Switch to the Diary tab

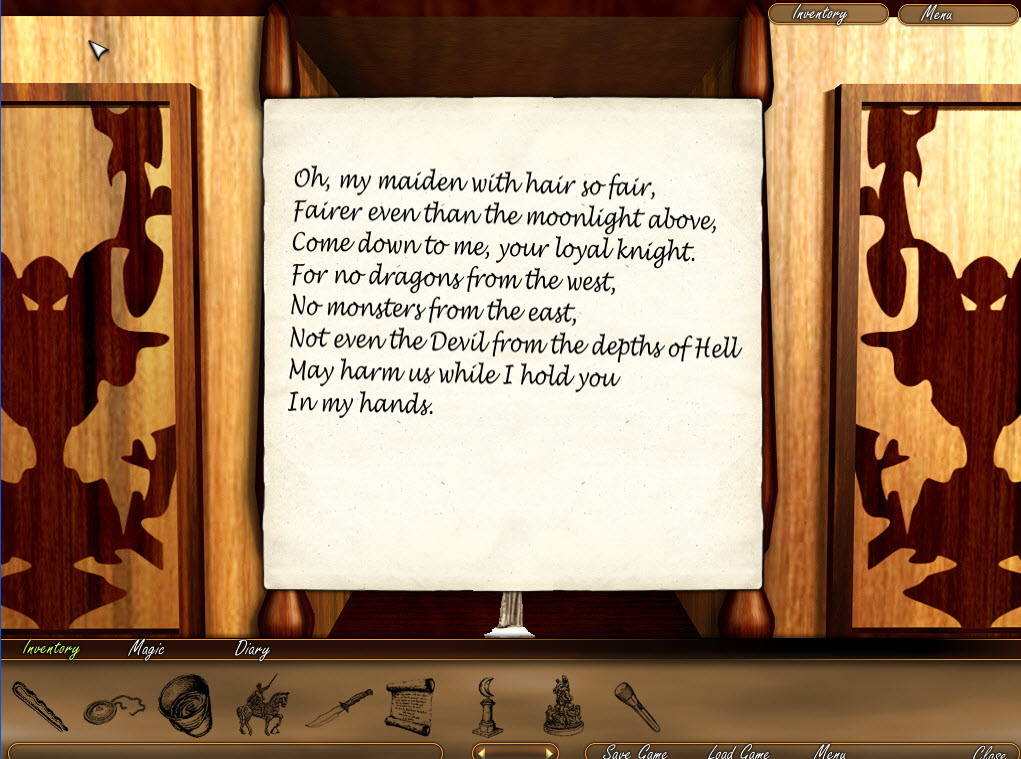[252, 650]
